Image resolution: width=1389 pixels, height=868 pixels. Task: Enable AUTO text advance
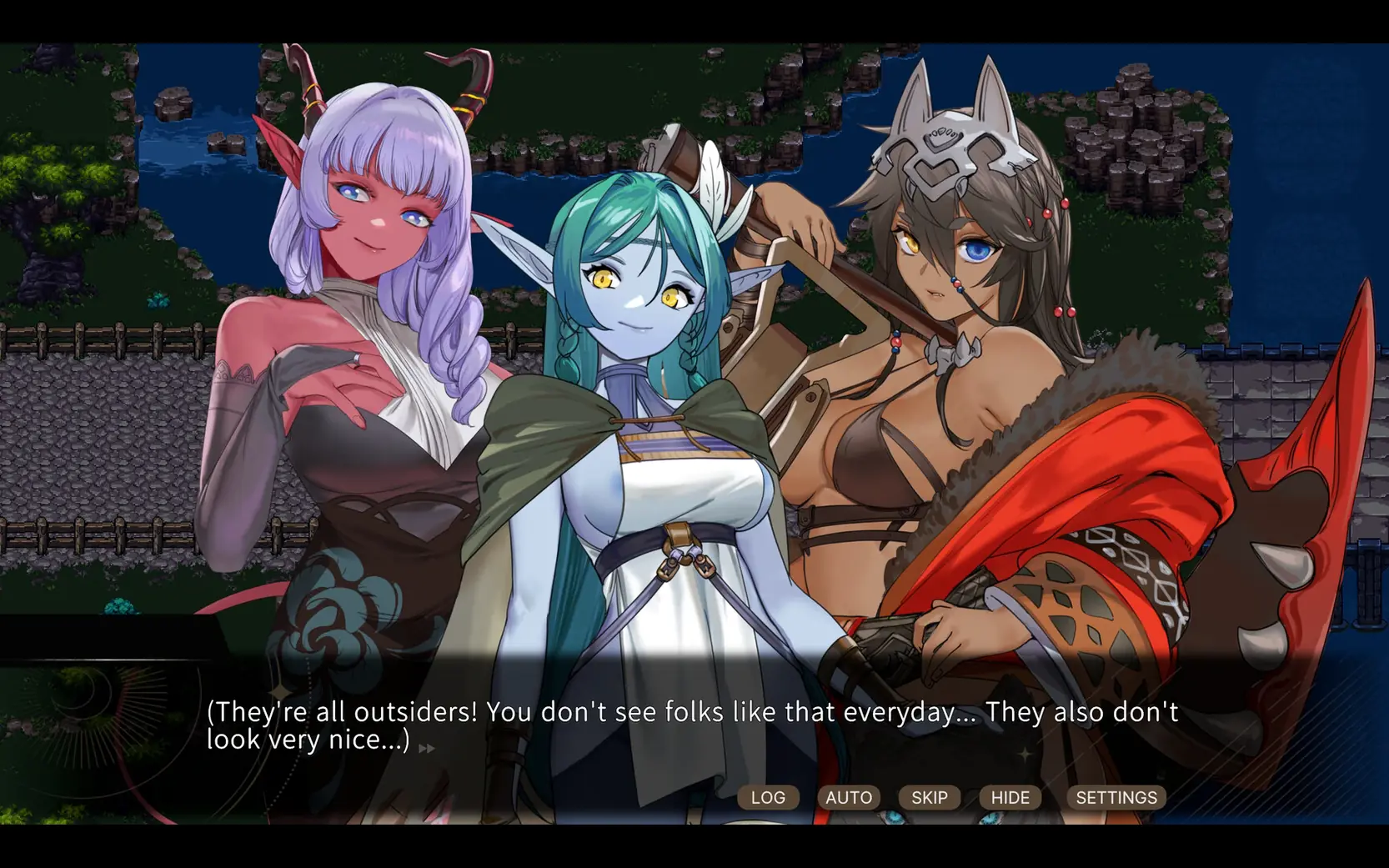click(848, 797)
